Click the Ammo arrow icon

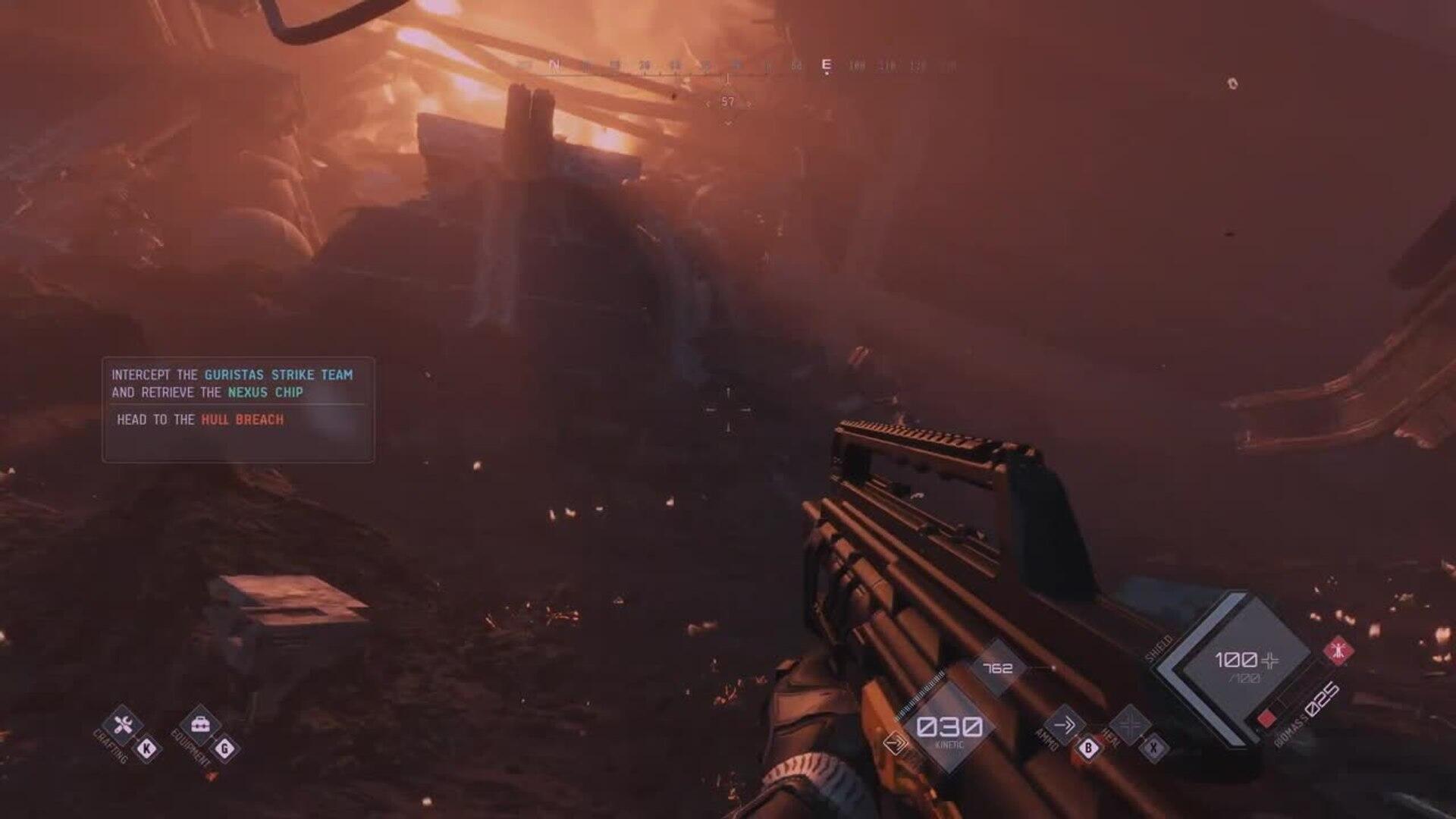1064,725
